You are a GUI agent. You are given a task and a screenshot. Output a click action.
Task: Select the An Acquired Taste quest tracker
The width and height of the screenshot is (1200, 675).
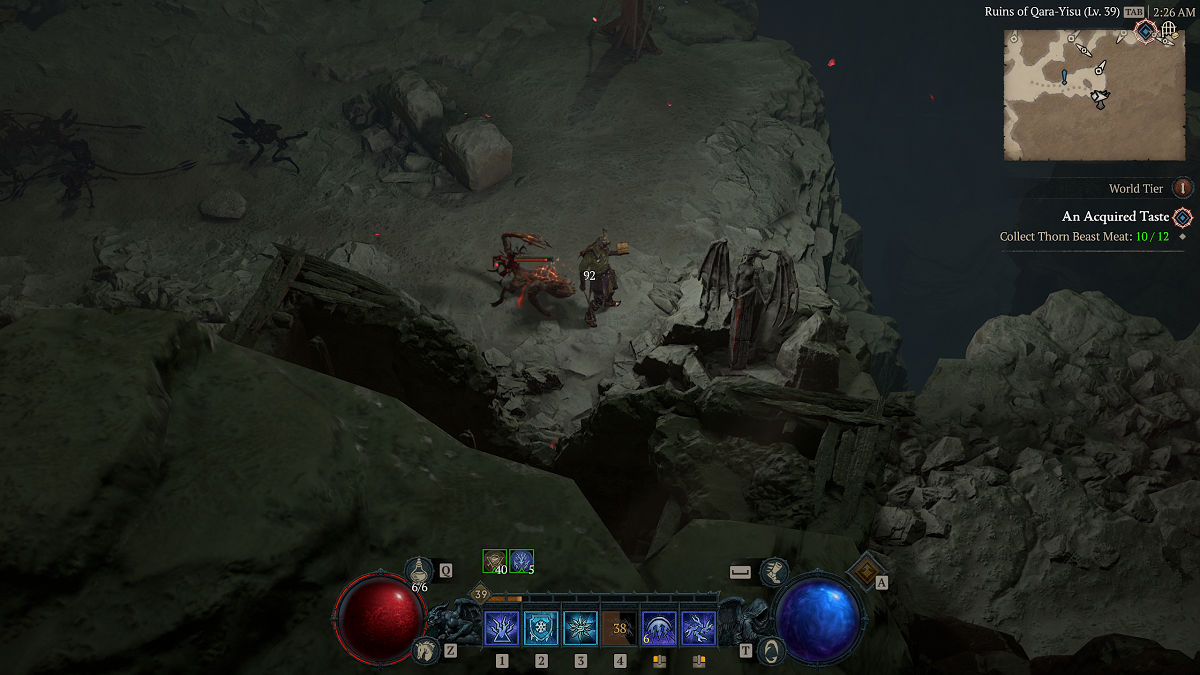tap(1115, 216)
